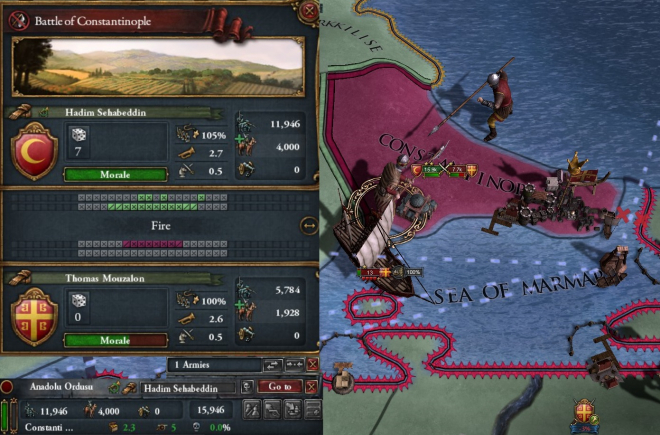Close the Battle of Constantinople window
The width and height of the screenshot is (660, 435).
(309, 13)
